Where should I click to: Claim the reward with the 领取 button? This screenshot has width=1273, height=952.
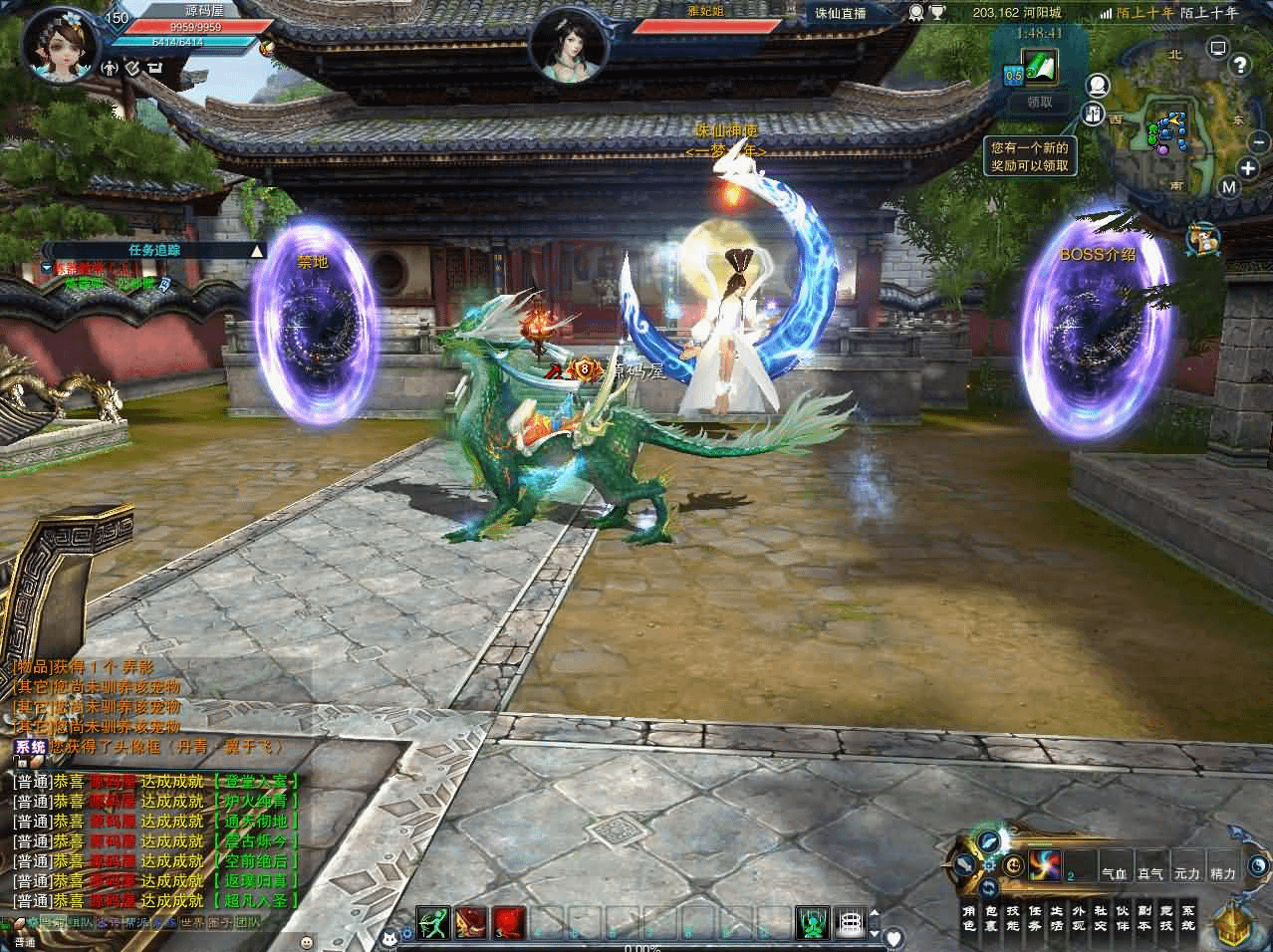click(1039, 102)
